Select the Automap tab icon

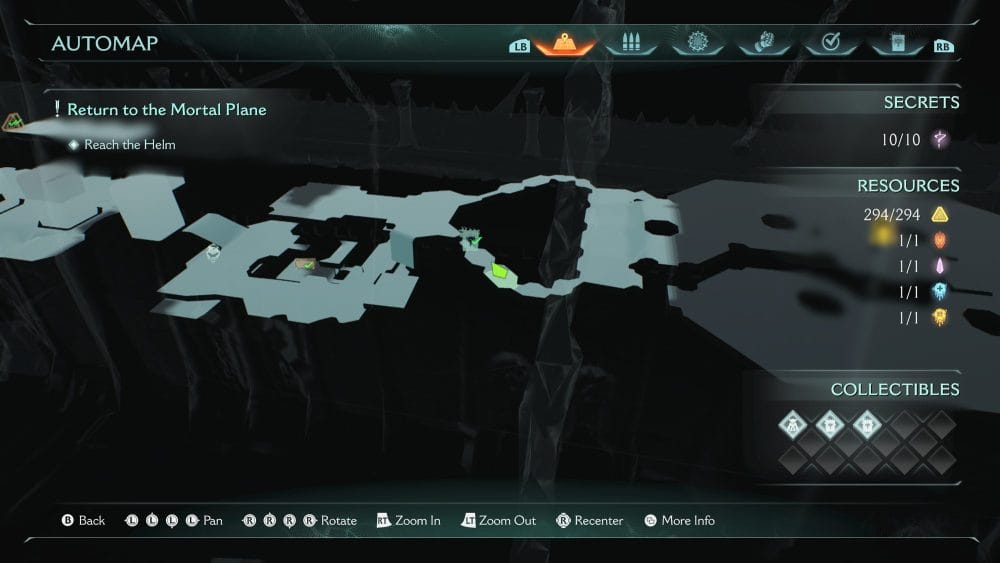(x=565, y=44)
